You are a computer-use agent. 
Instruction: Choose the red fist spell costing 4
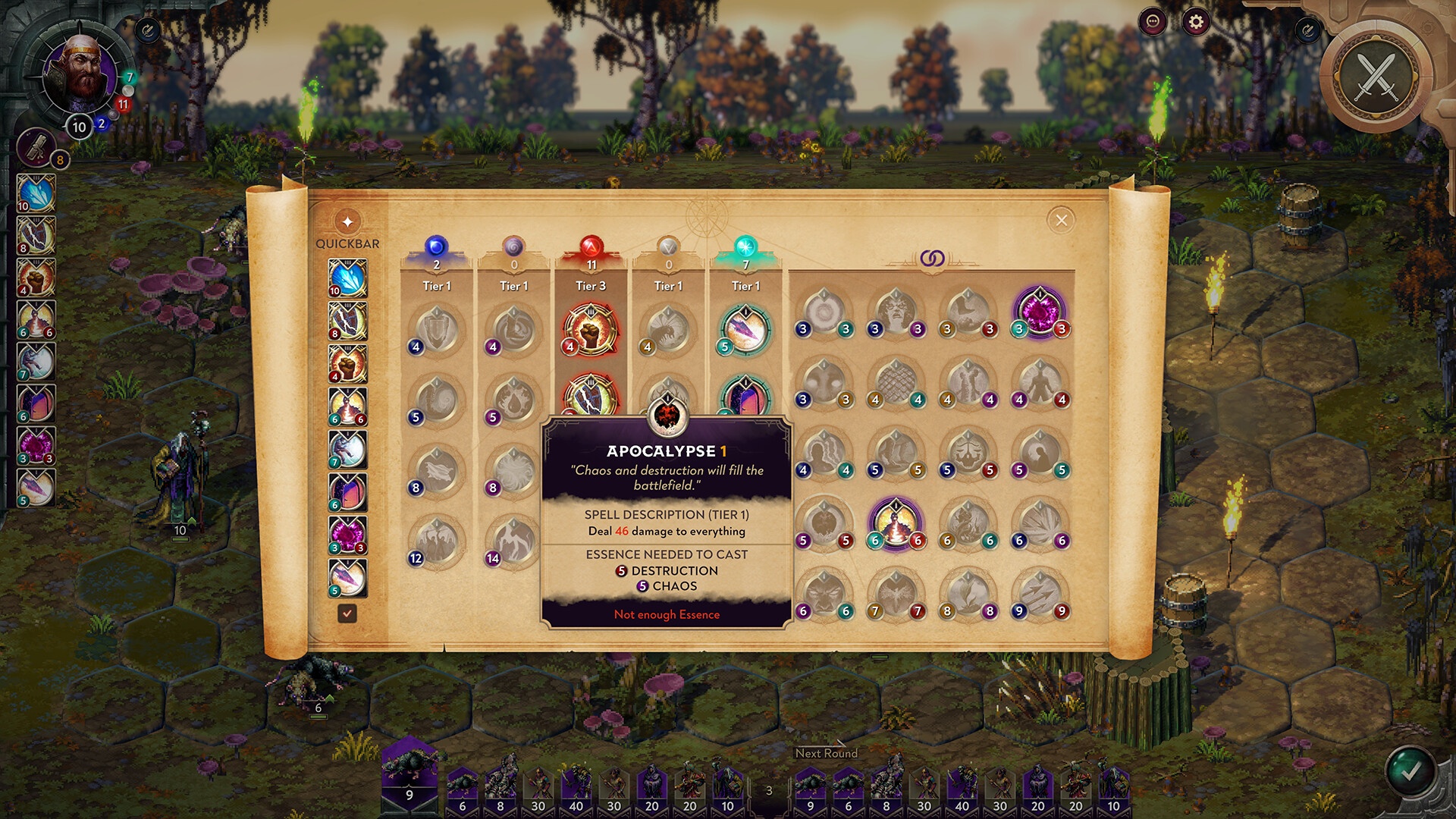591,329
